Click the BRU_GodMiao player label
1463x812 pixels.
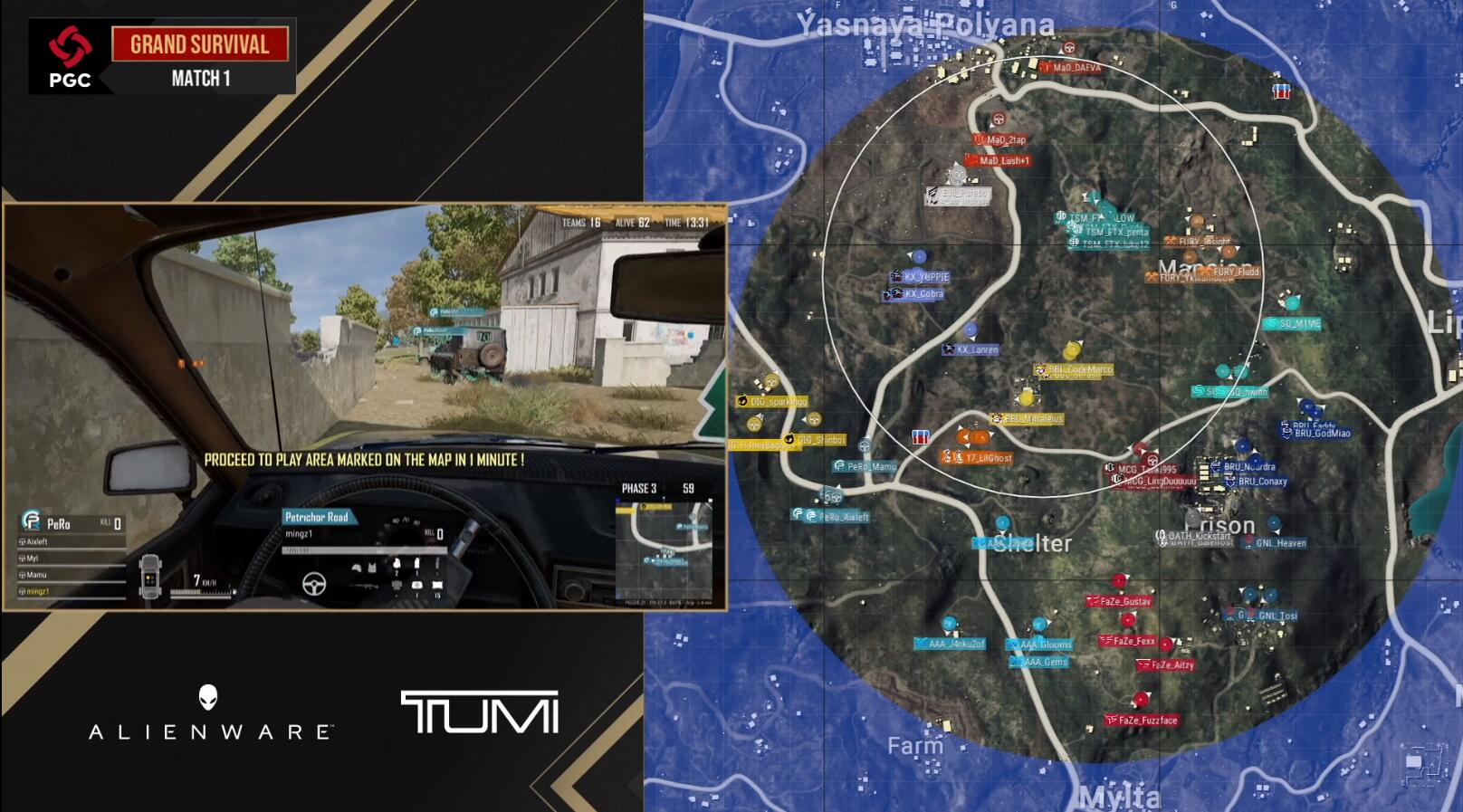tap(1321, 434)
